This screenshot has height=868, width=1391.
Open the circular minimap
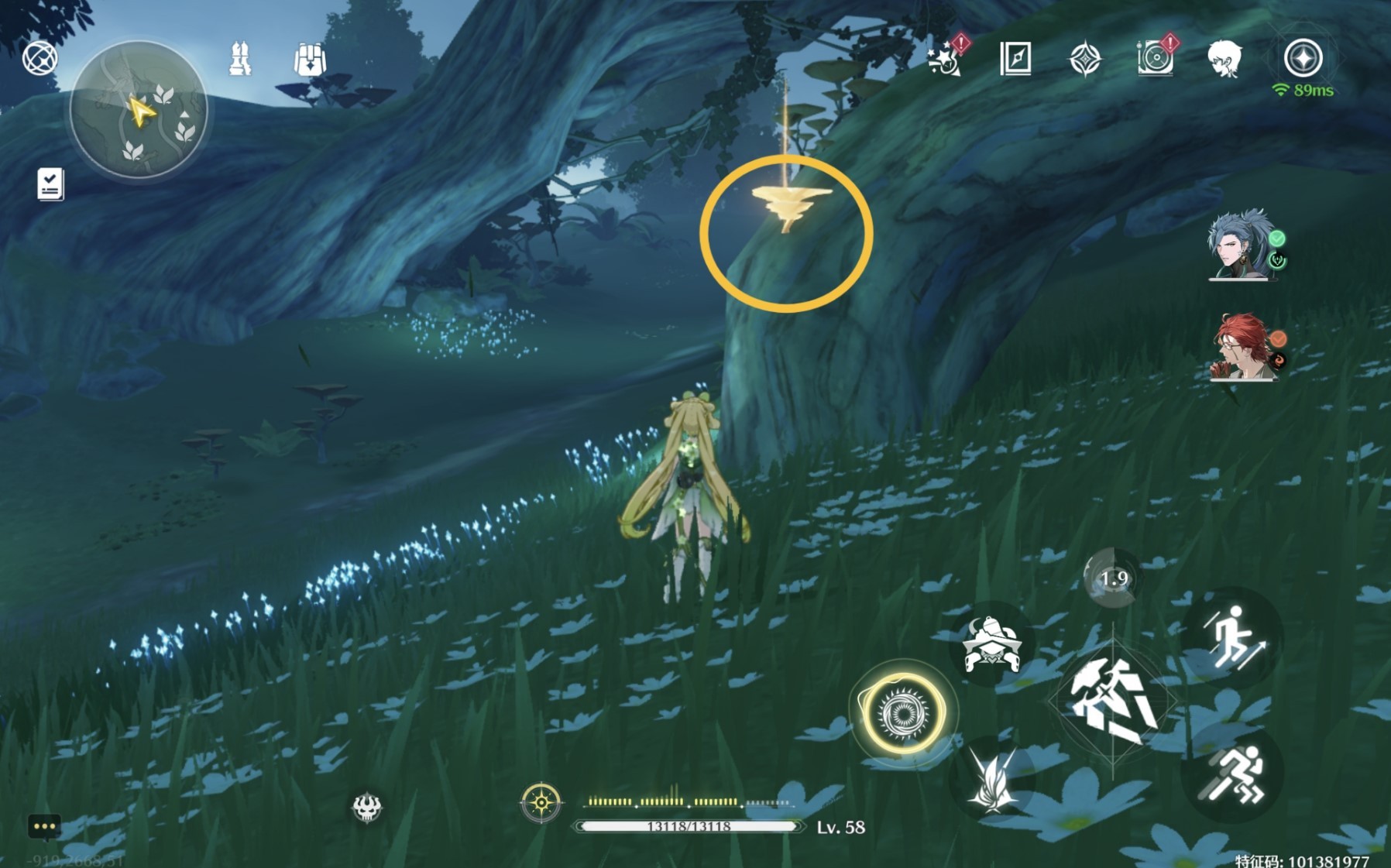(x=139, y=110)
